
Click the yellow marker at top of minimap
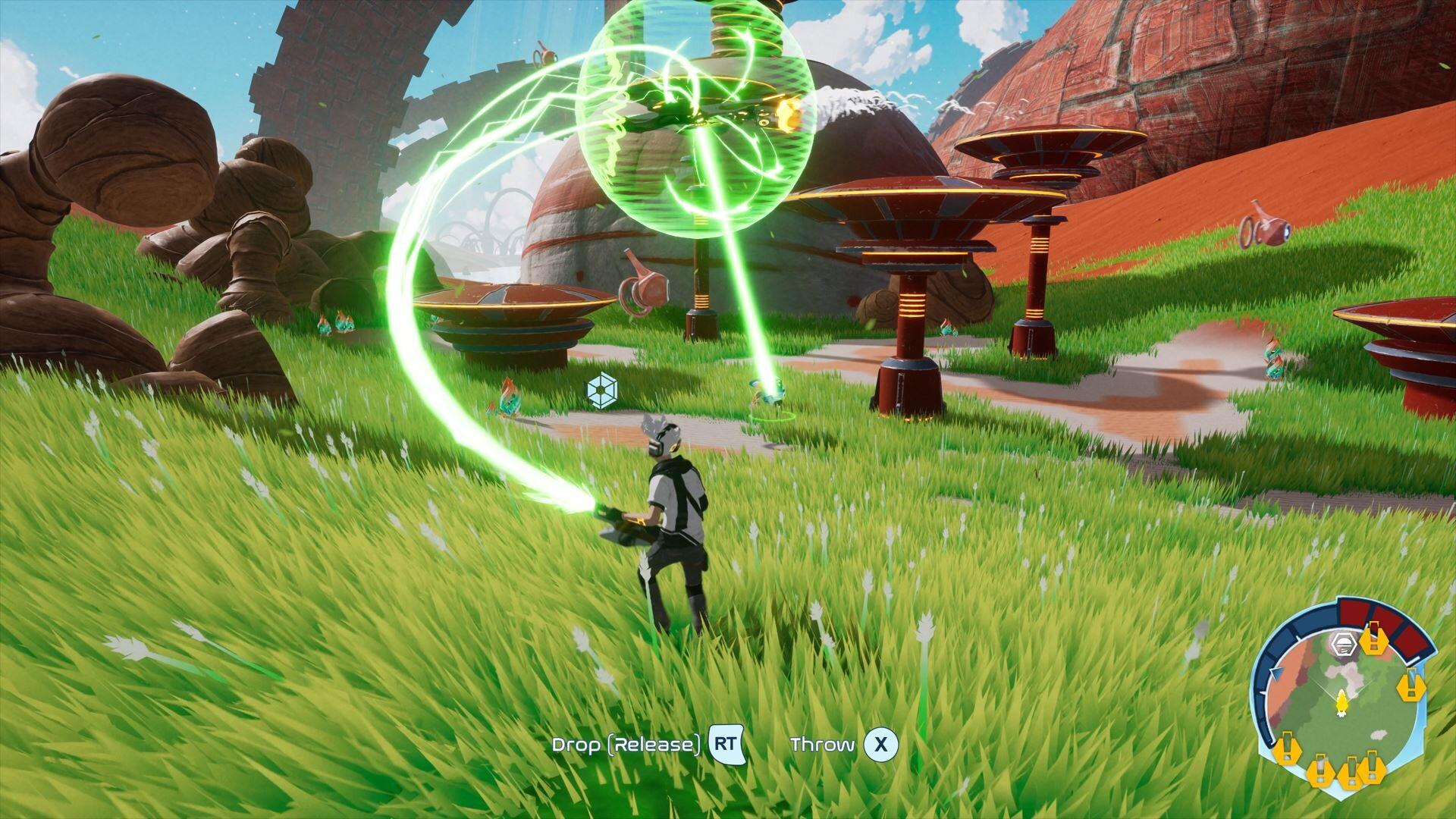(1373, 641)
